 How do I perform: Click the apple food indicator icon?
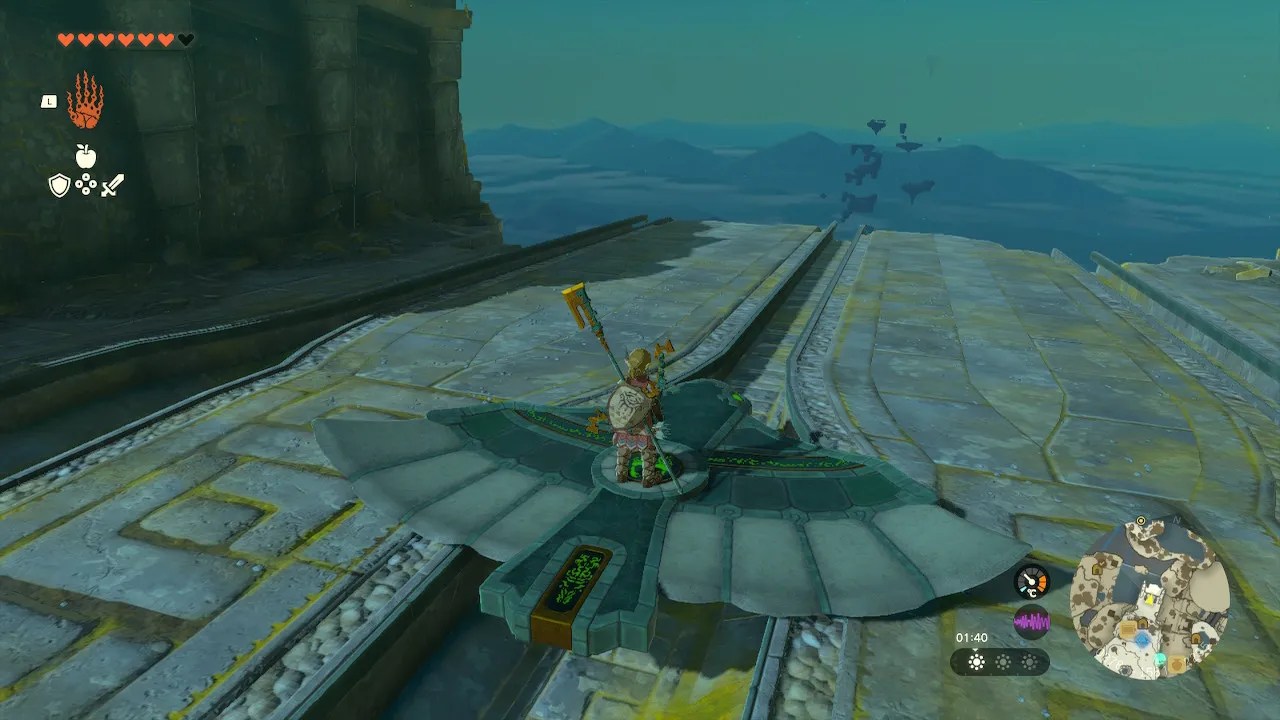pos(84,156)
